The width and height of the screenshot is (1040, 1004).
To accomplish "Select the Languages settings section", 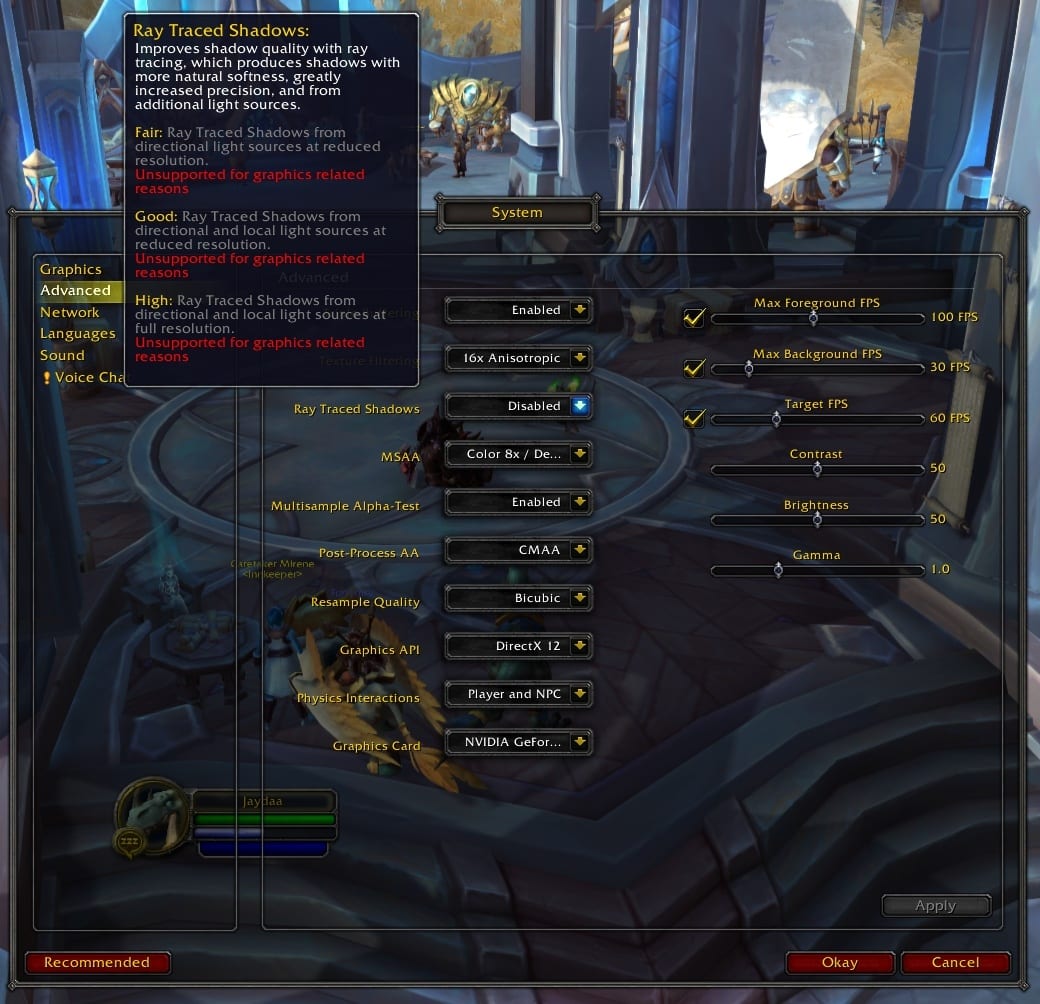I will (77, 333).
